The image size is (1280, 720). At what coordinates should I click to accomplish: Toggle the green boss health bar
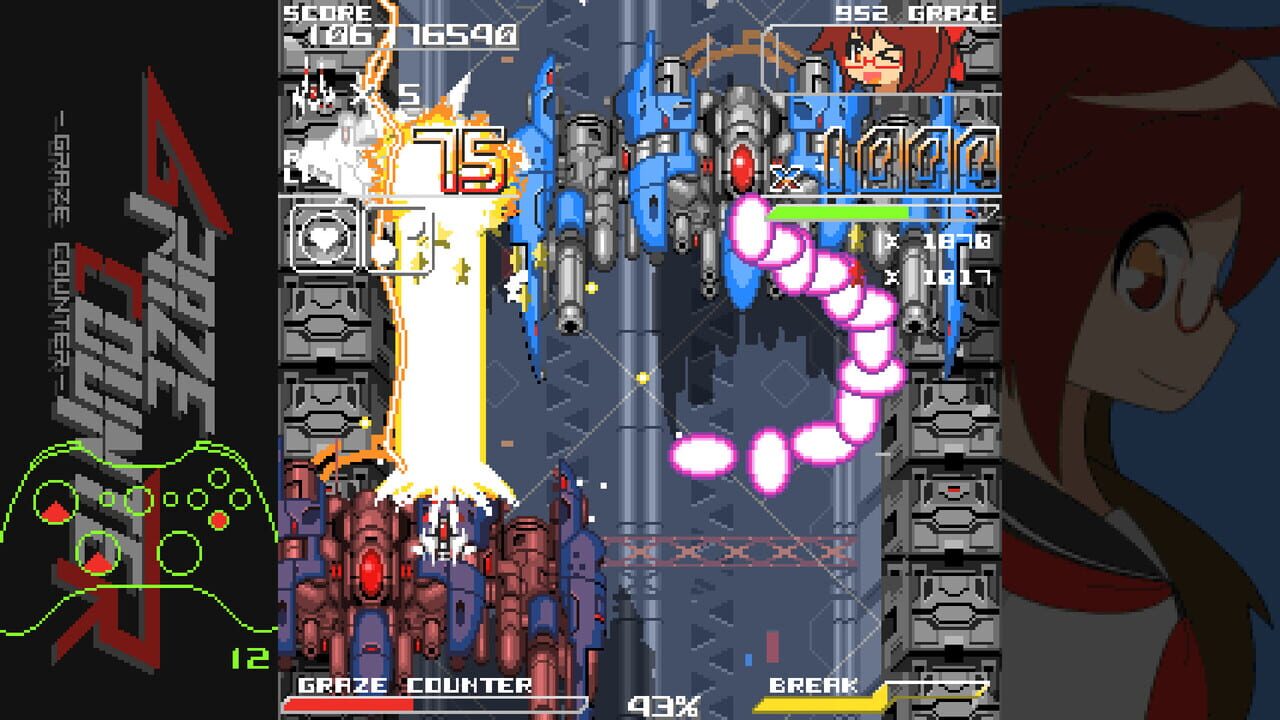click(x=840, y=213)
